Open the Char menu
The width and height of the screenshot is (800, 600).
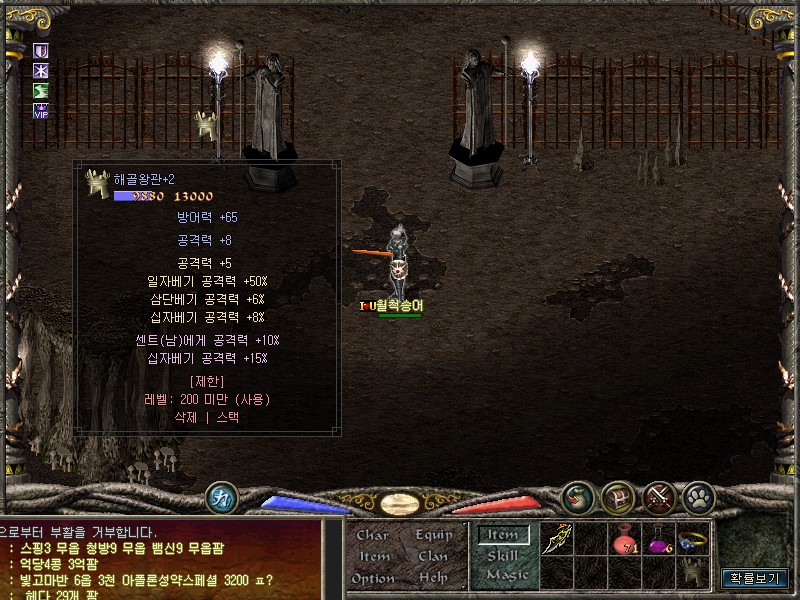[x=373, y=535]
